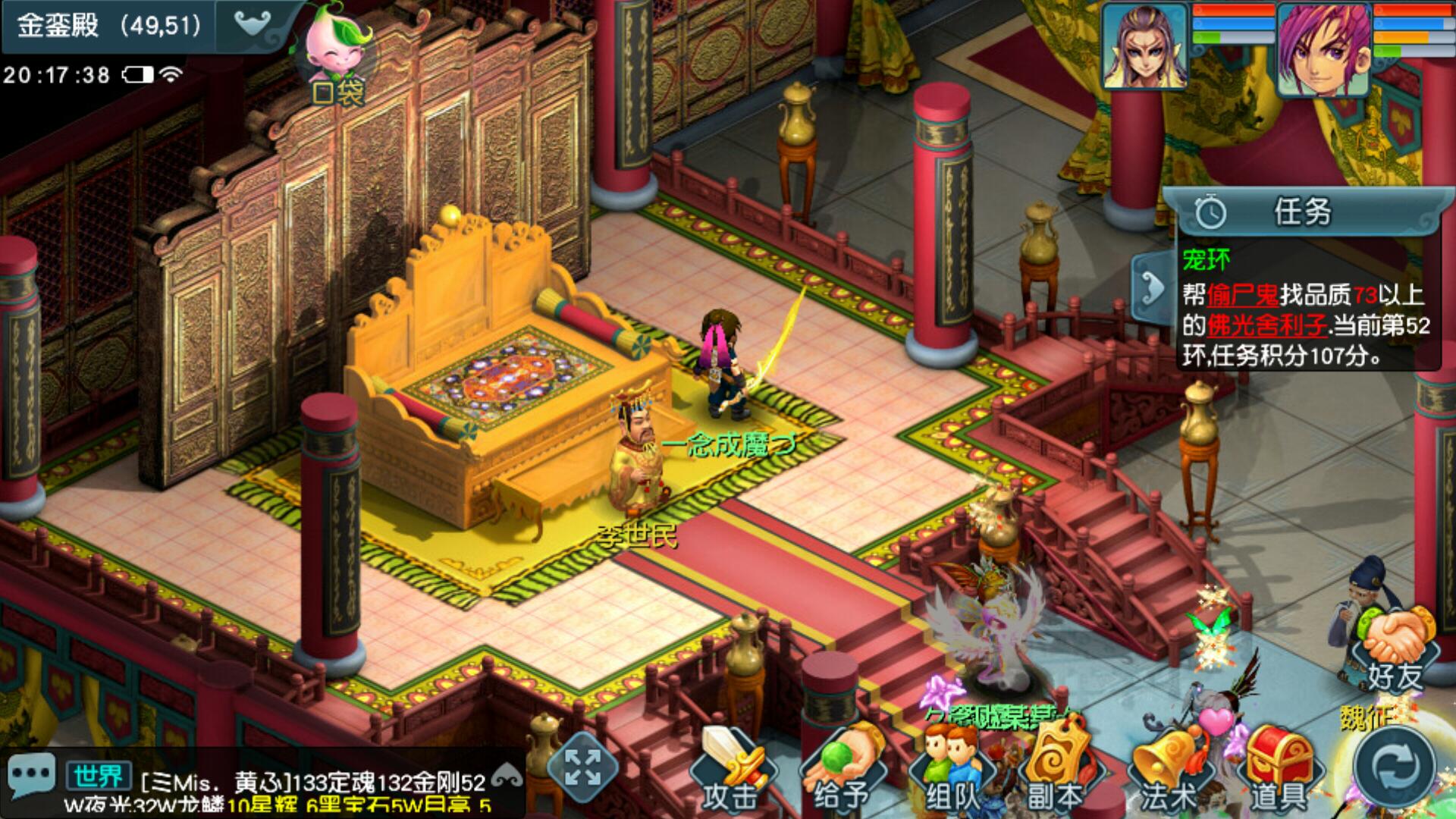Toggle the fullscreen expand arrows button
Image resolution: width=1456 pixels, height=819 pixels.
[582, 767]
